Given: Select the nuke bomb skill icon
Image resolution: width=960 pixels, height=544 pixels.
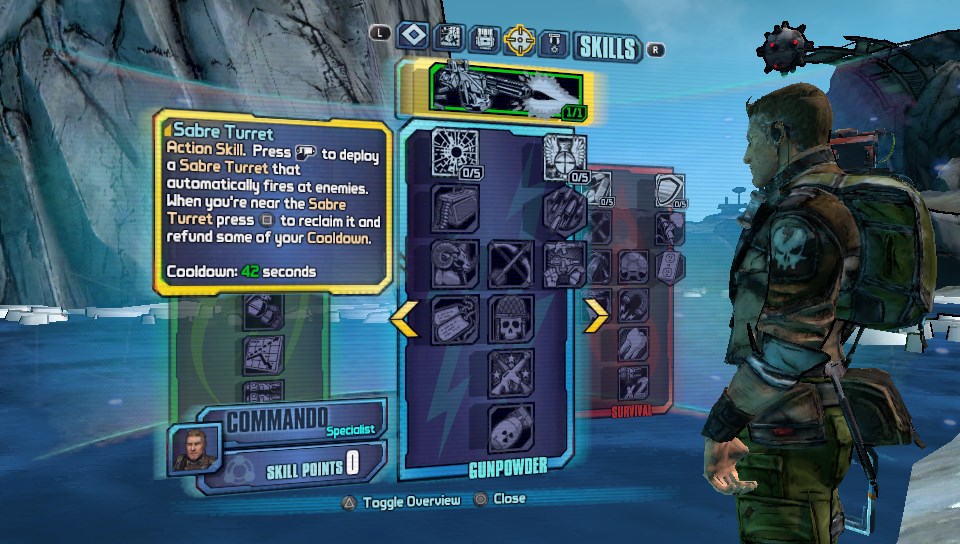Looking at the screenshot, I should (x=511, y=427).
